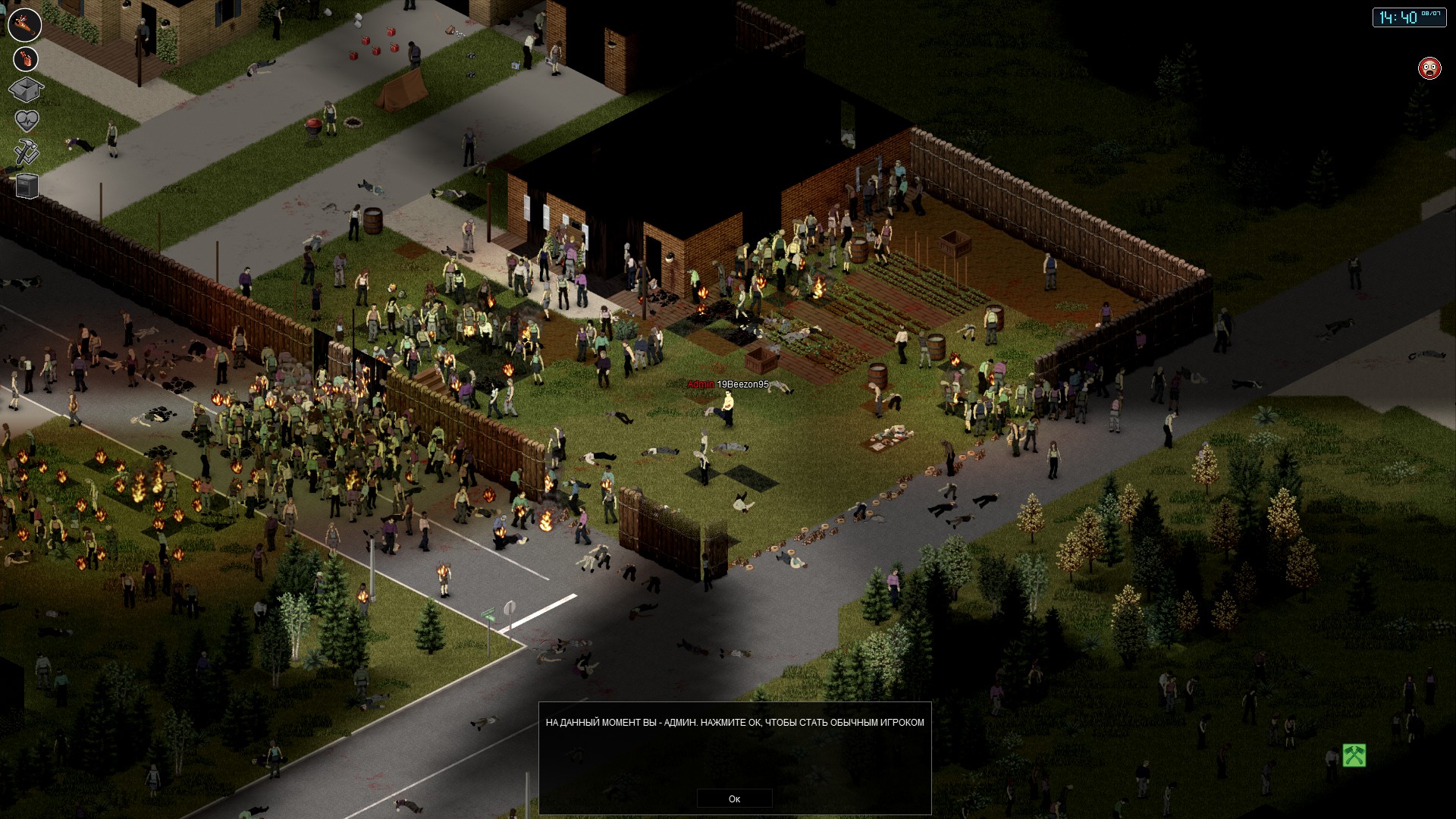
Task: Select the equipped spiked baseball bat slot
Action: click(x=24, y=24)
